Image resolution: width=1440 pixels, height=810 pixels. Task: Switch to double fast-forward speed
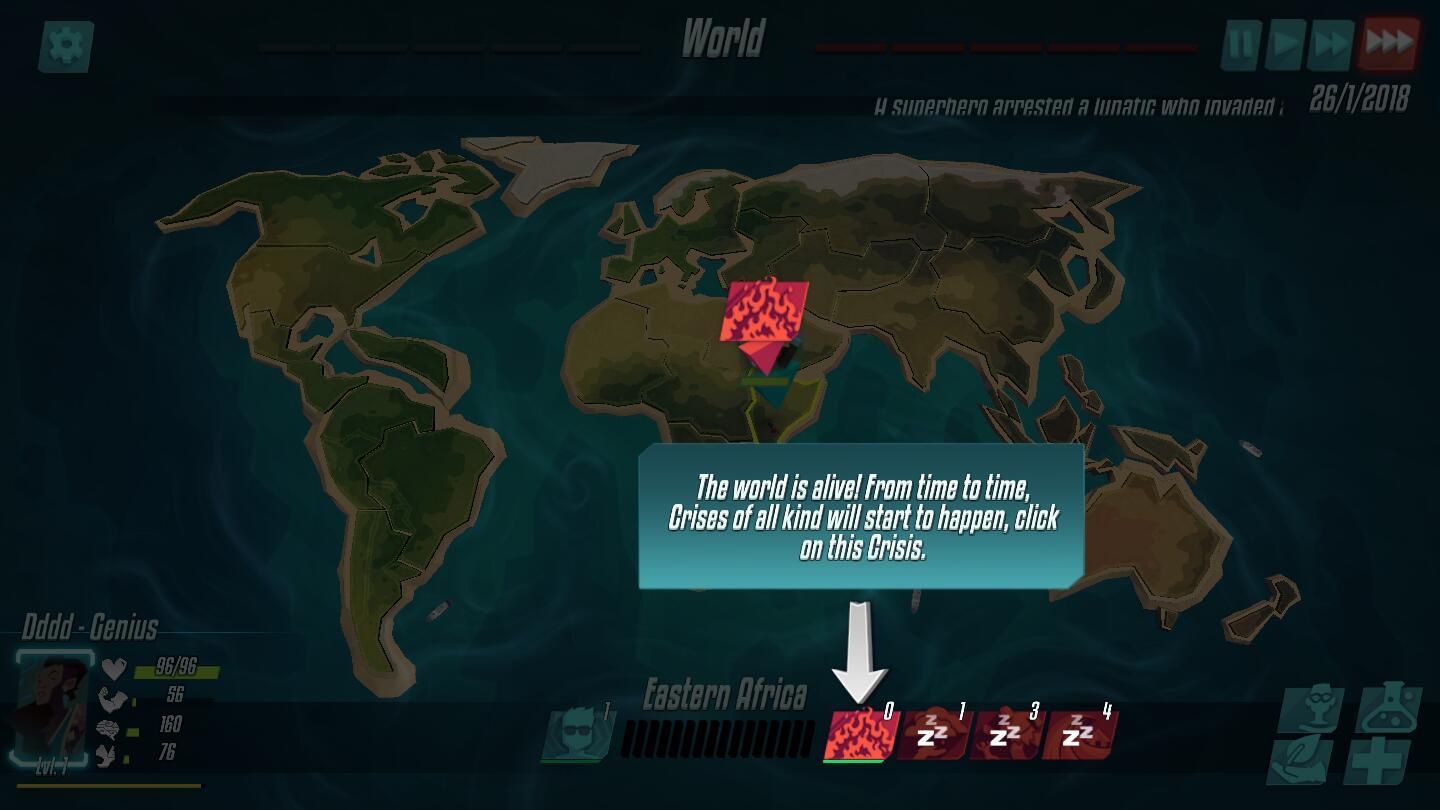1333,44
